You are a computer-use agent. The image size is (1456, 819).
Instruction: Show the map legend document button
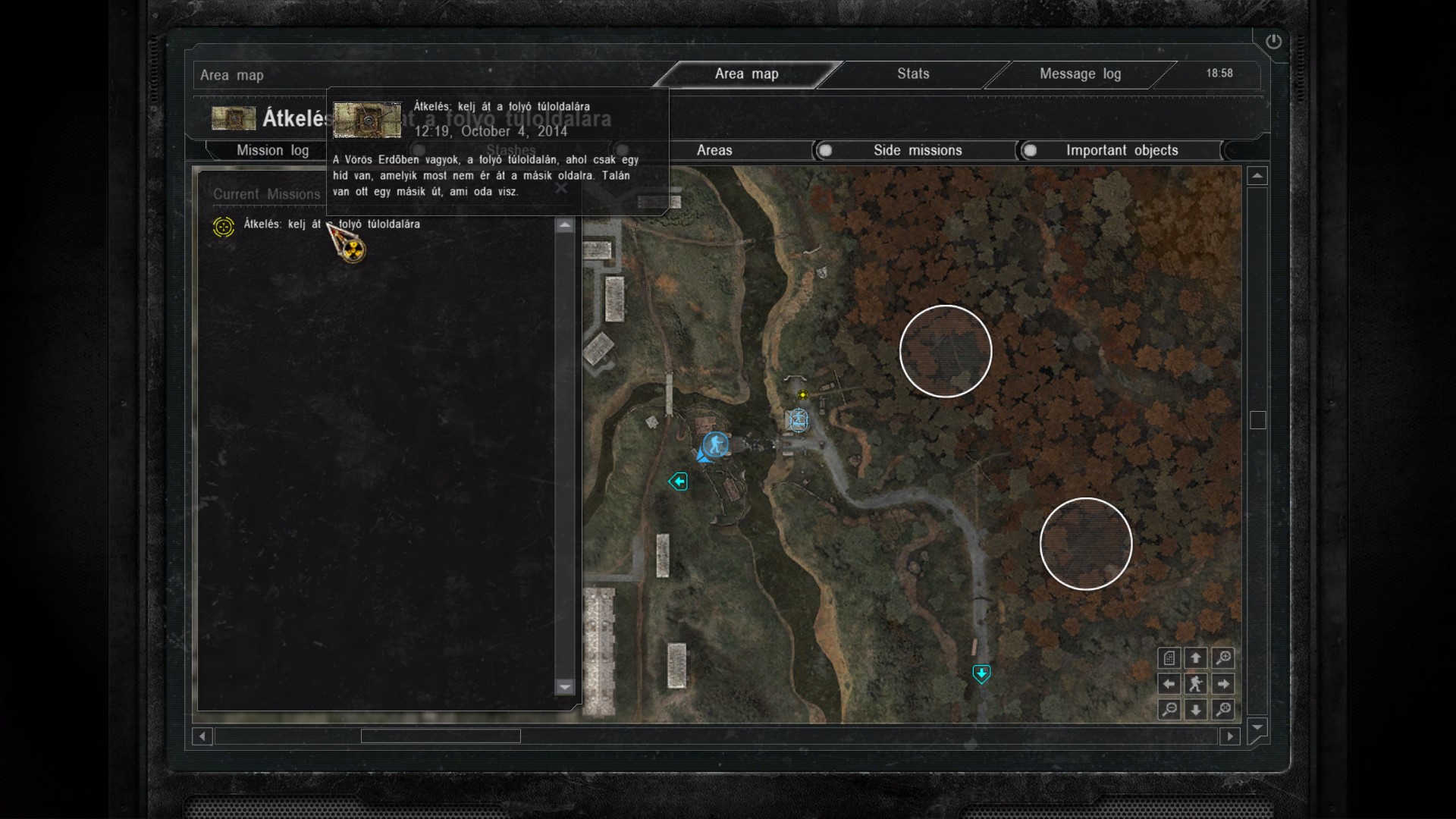point(1169,658)
